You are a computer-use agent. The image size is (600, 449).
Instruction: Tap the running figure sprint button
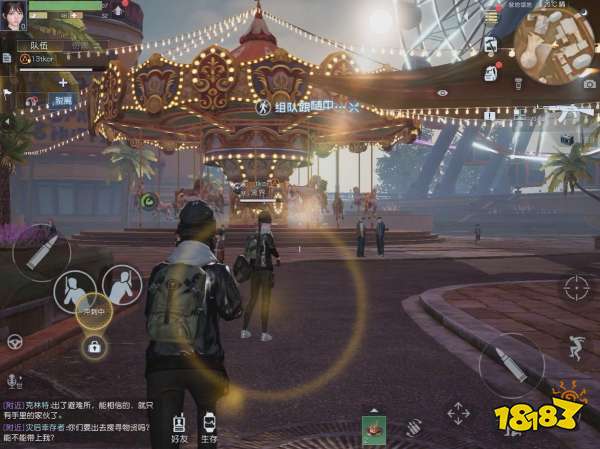tap(575, 346)
